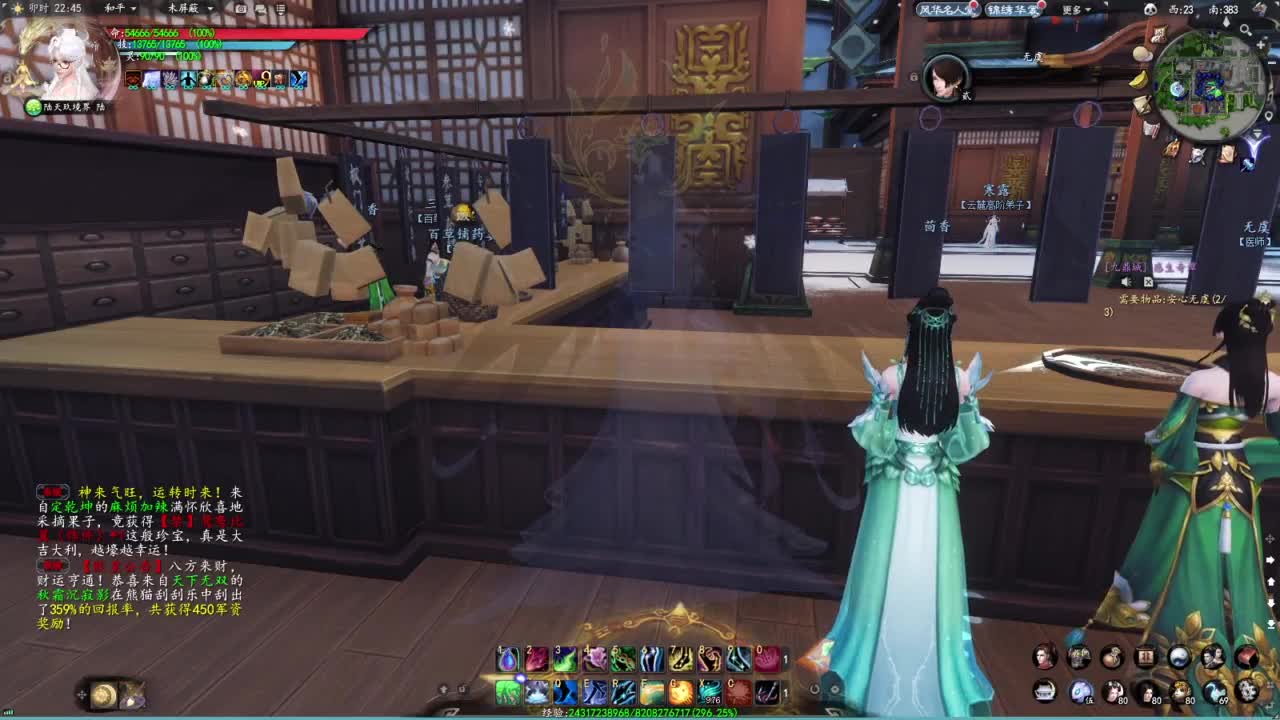Open the 锦绣华裳 panel
Image resolution: width=1280 pixels, height=720 pixels.
click(1012, 9)
